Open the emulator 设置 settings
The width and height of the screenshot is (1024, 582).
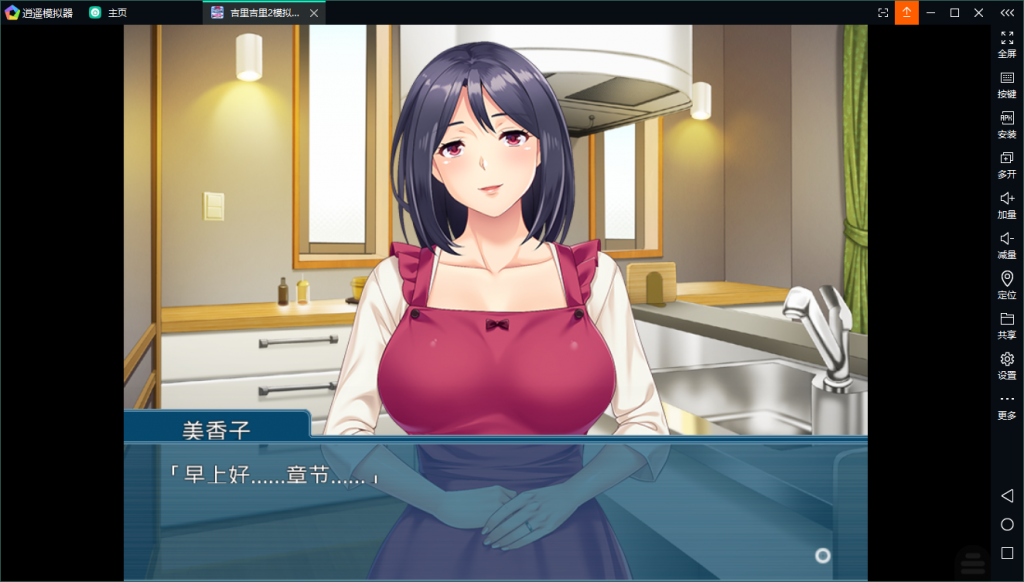[x=1006, y=365]
